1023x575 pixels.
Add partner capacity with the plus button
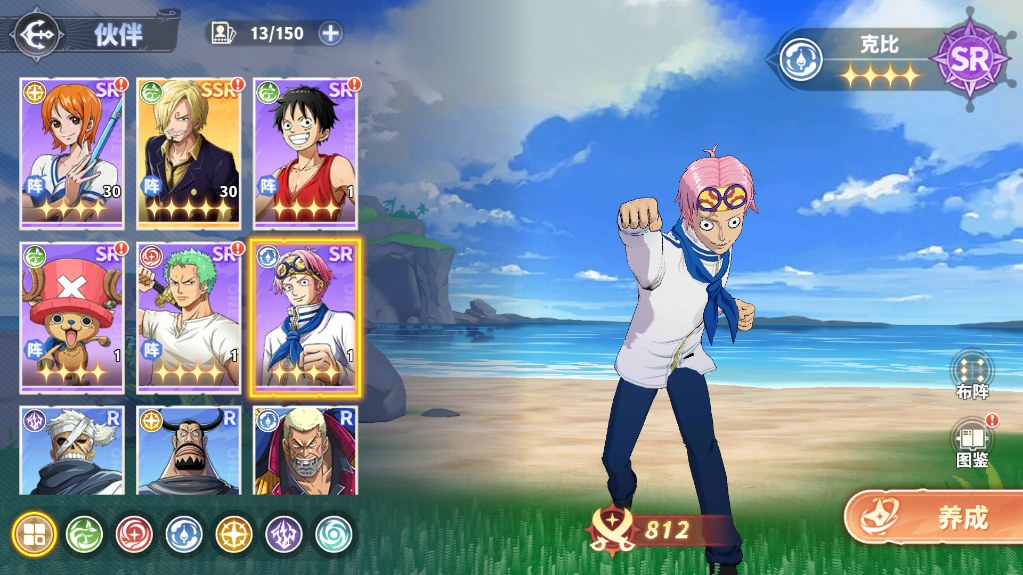tap(330, 33)
